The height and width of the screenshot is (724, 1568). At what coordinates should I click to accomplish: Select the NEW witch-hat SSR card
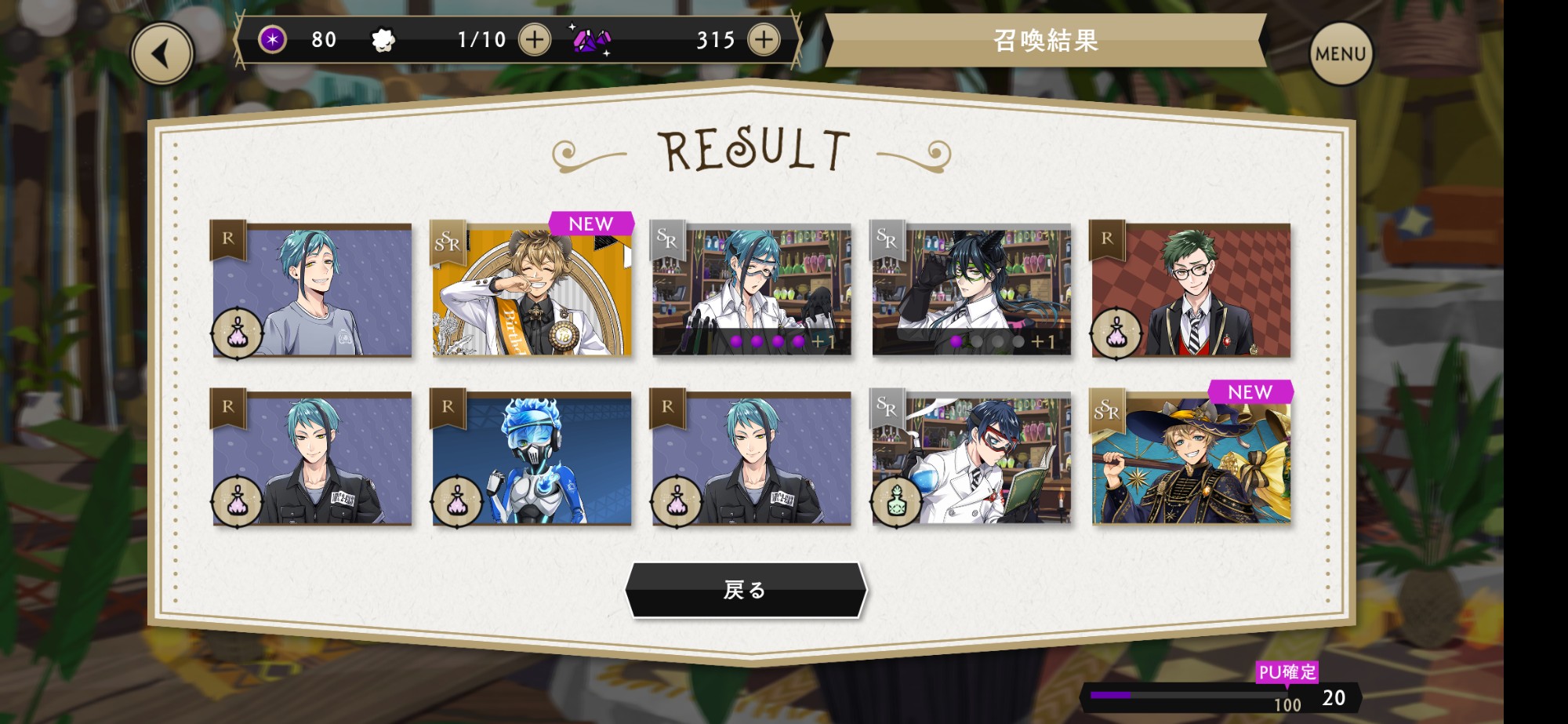point(1191,457)
